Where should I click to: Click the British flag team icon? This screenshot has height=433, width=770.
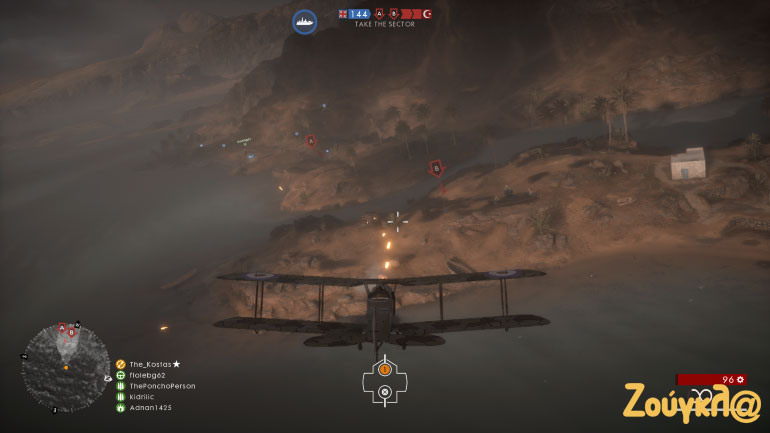(343, 14)
